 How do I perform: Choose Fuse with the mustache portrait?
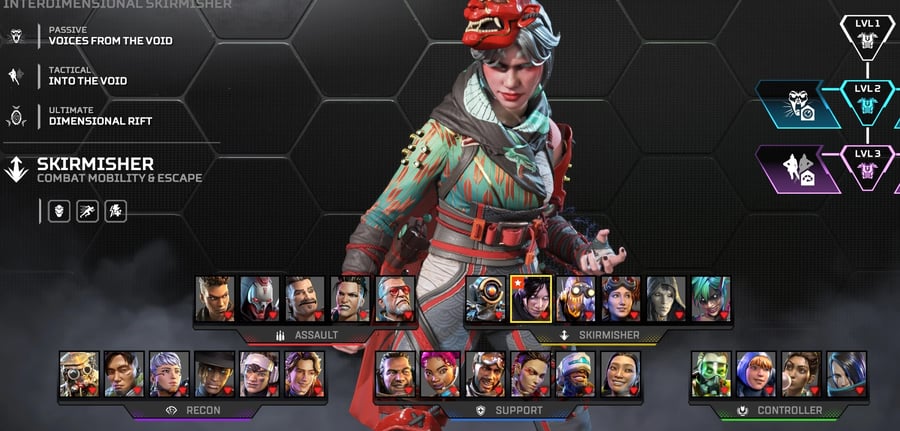305,298
